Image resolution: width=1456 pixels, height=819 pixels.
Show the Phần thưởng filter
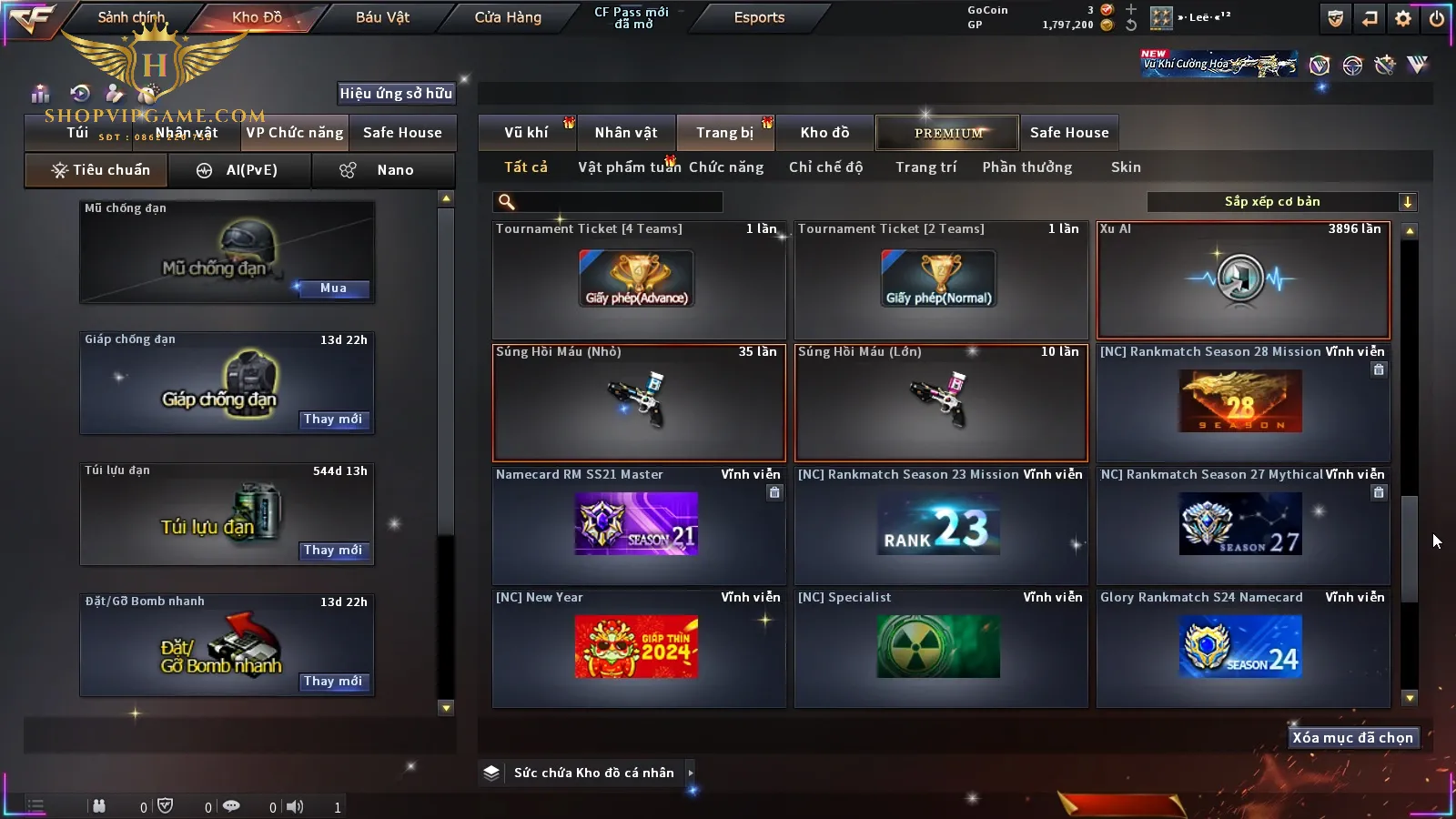coord(1026,167)
